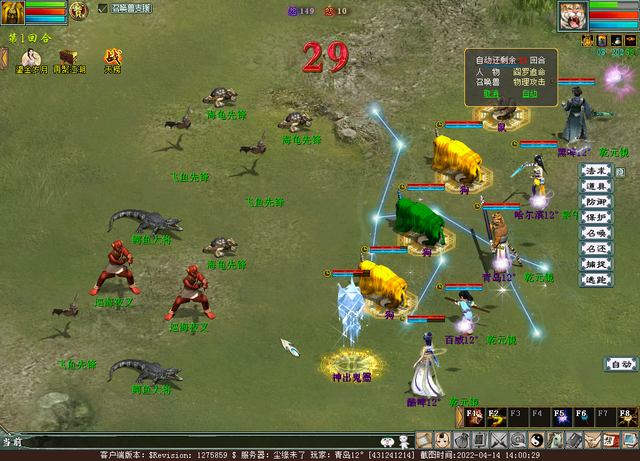
Task: Activate the 自动 auto-battle button
Action: pyautogui.click(x=620, y=364)
